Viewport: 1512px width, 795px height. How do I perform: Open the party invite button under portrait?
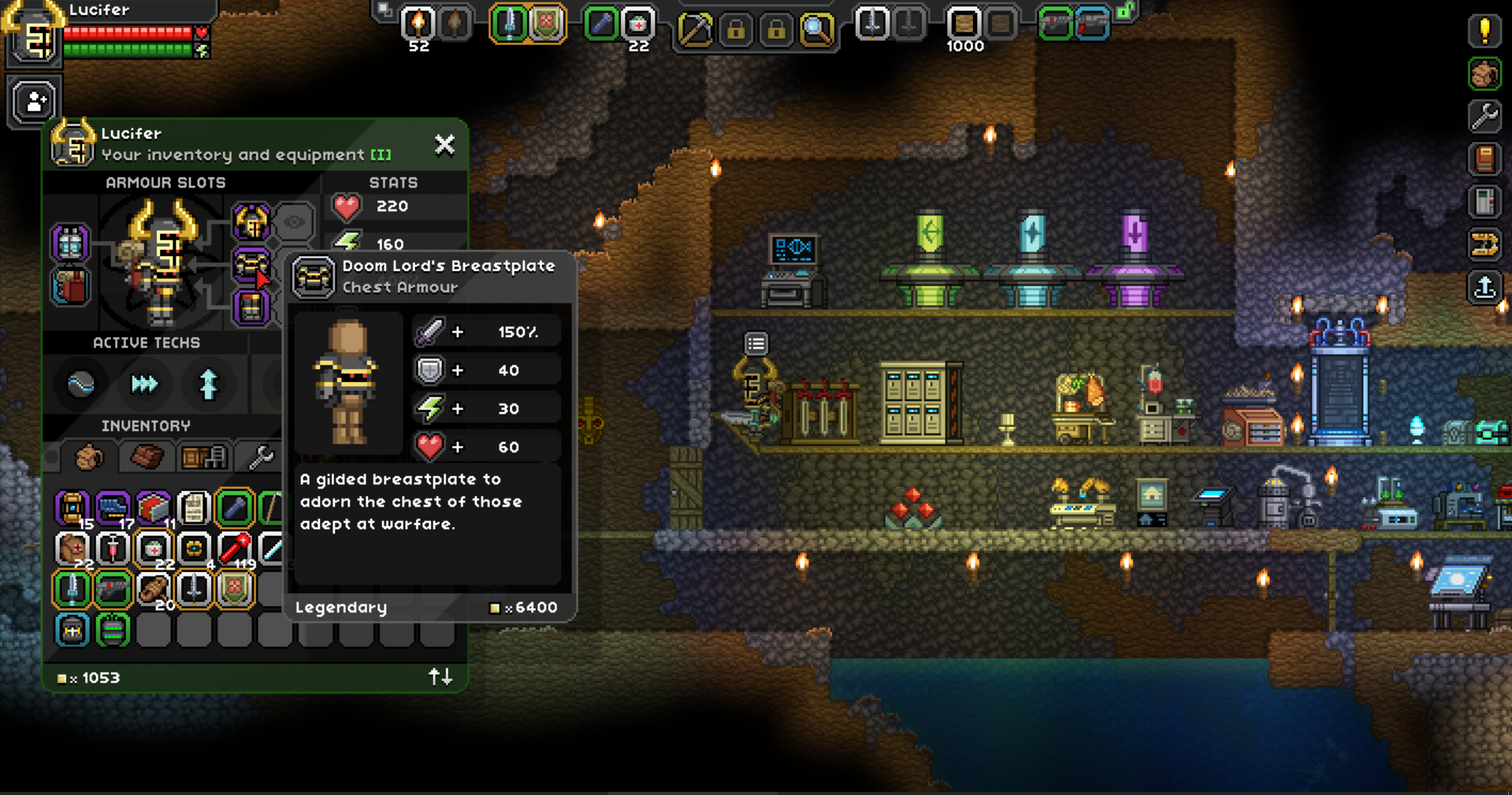point(35,102)
